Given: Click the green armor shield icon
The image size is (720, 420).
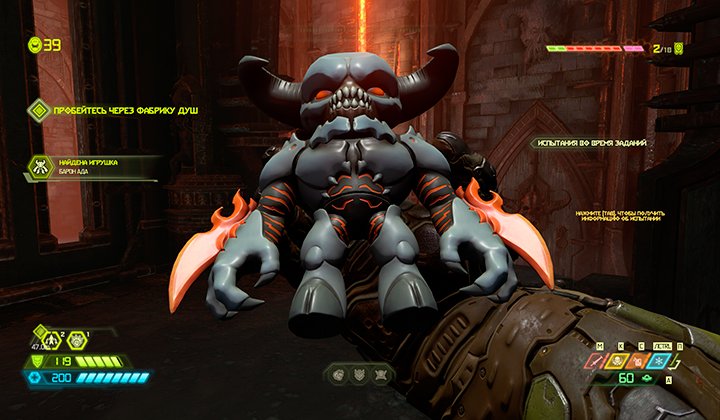Looking at the screenshot, I should [x=38, y=360].
